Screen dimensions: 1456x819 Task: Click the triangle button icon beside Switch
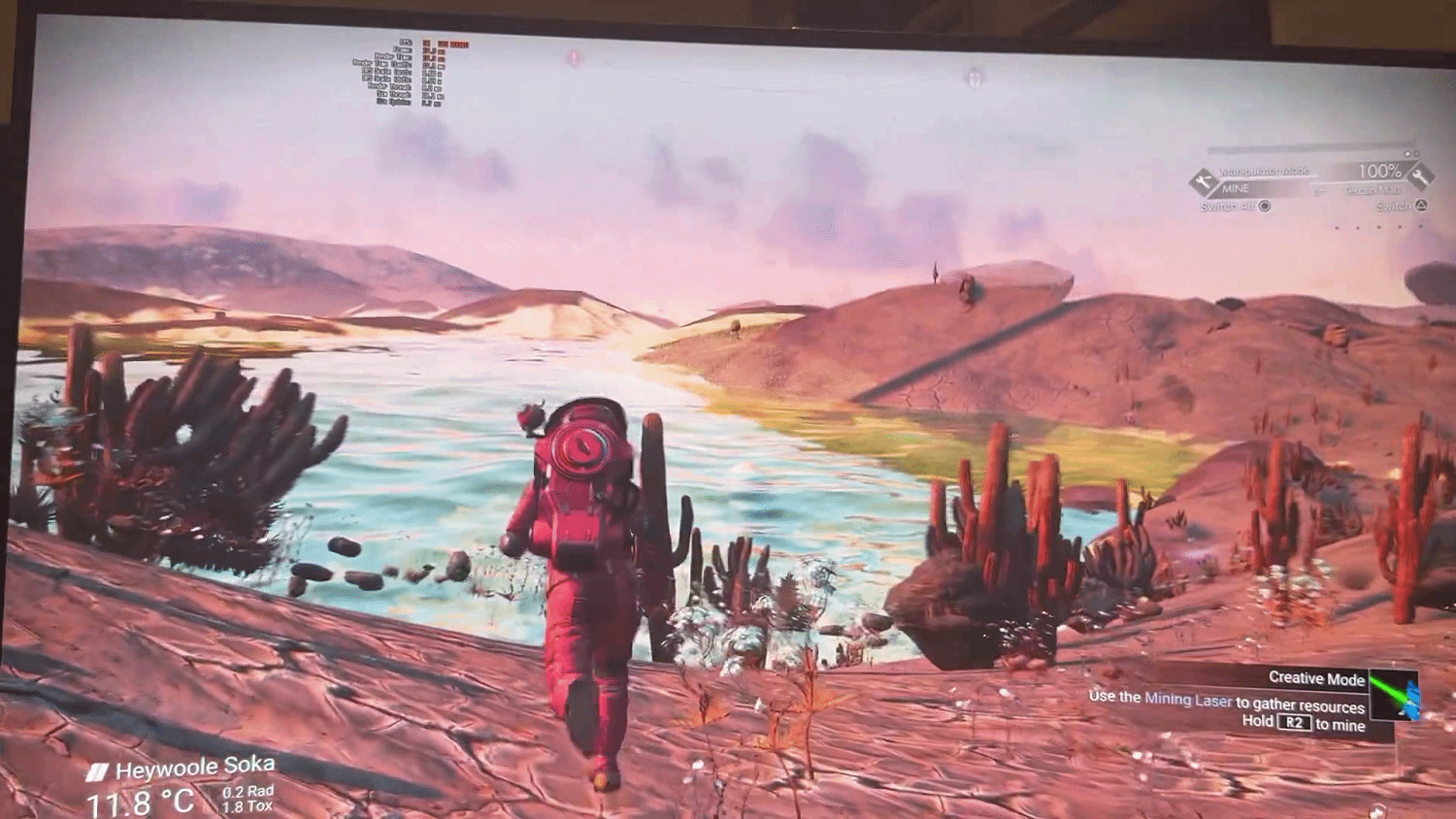point(1421,206)
